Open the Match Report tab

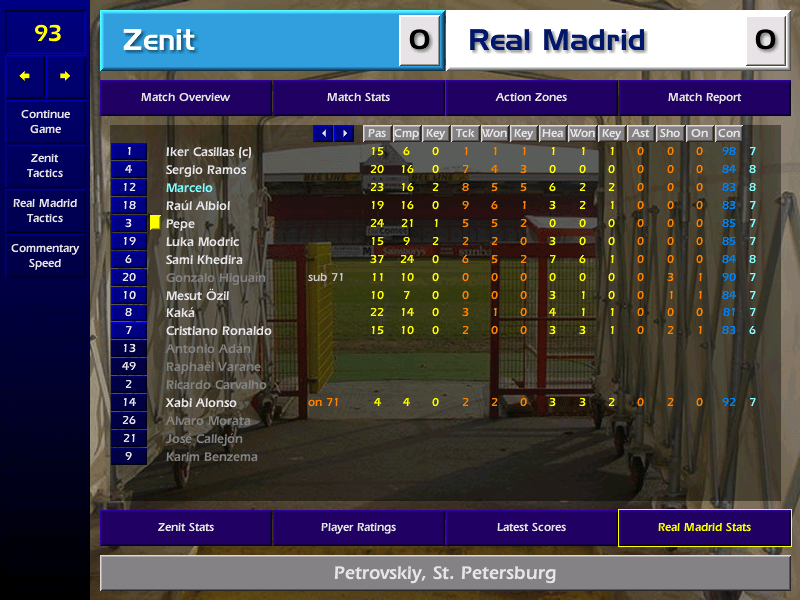(704, 98)
